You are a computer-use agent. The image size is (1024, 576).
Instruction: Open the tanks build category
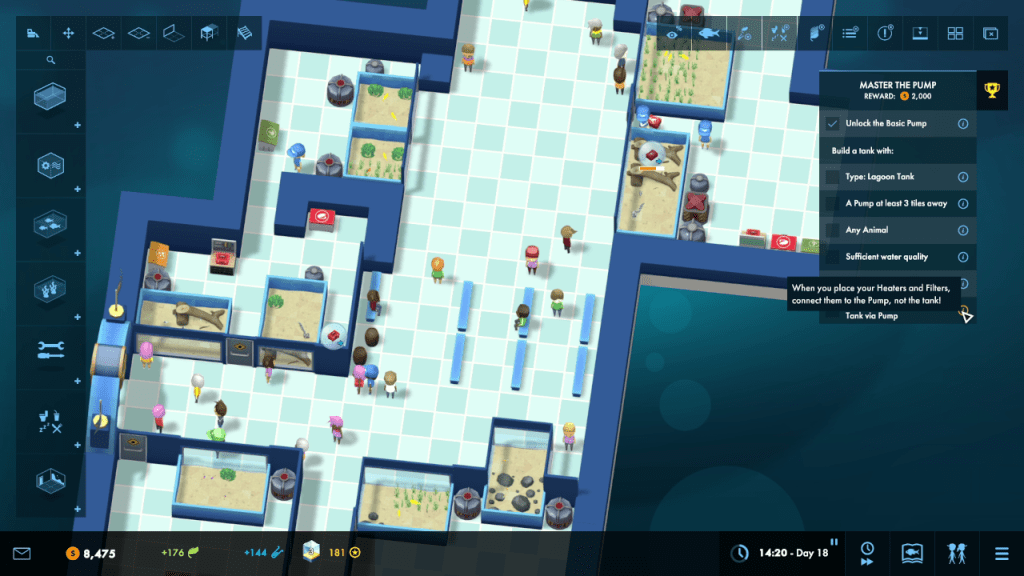(49, 98)
